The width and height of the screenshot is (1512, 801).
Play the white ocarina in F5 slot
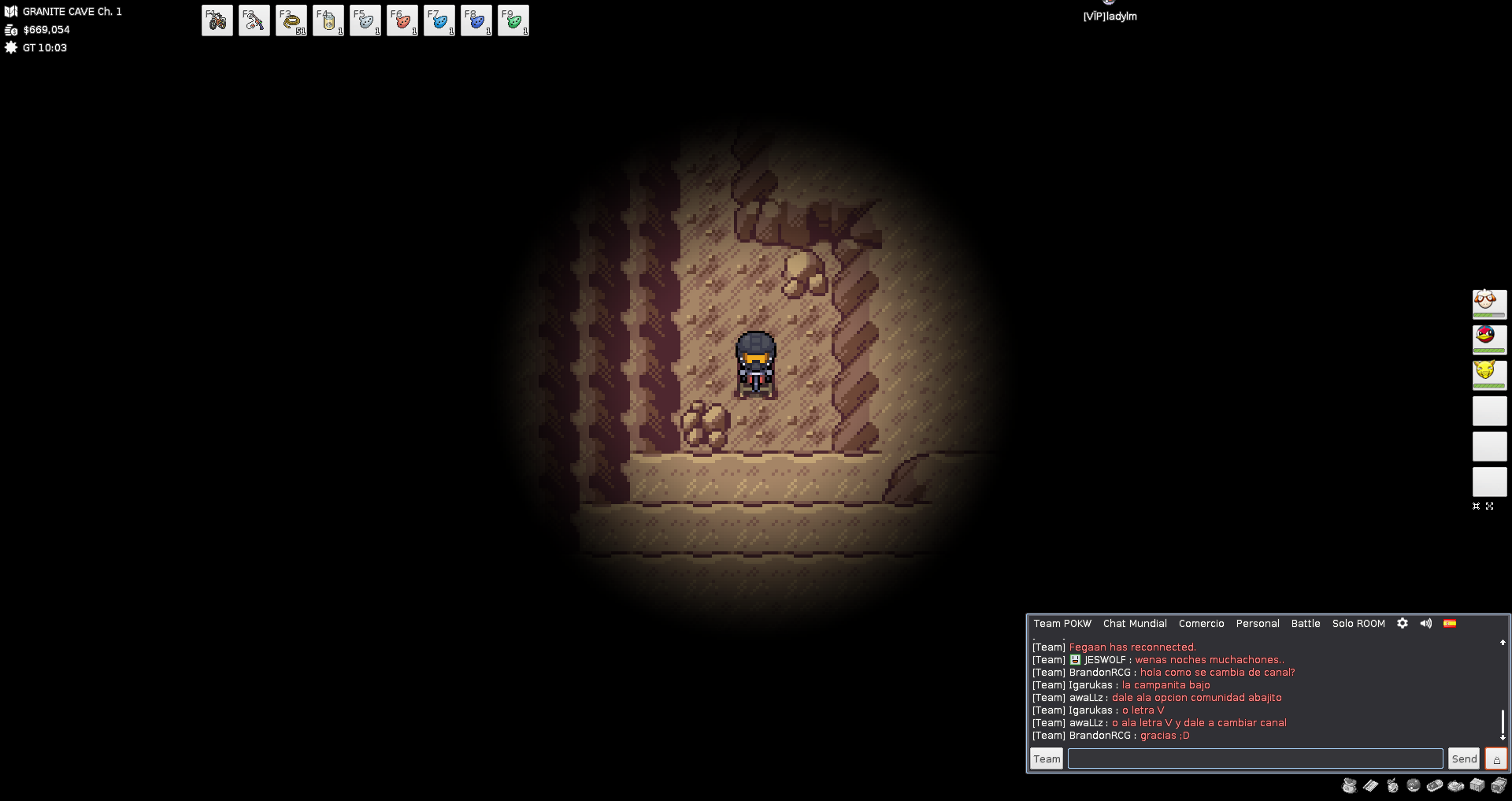tap(365, 20)
